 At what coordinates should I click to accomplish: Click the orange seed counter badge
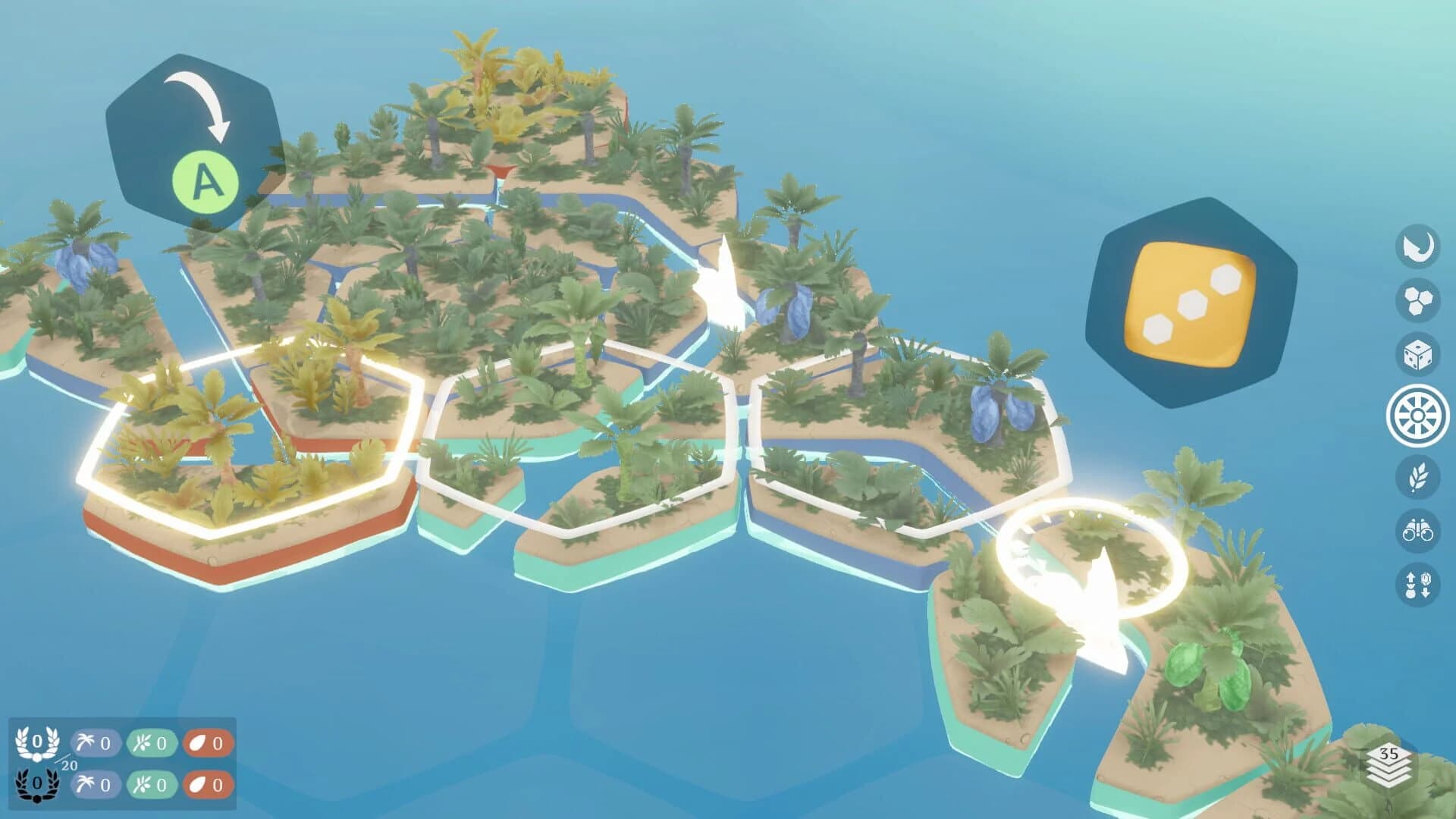click(207, 743)
